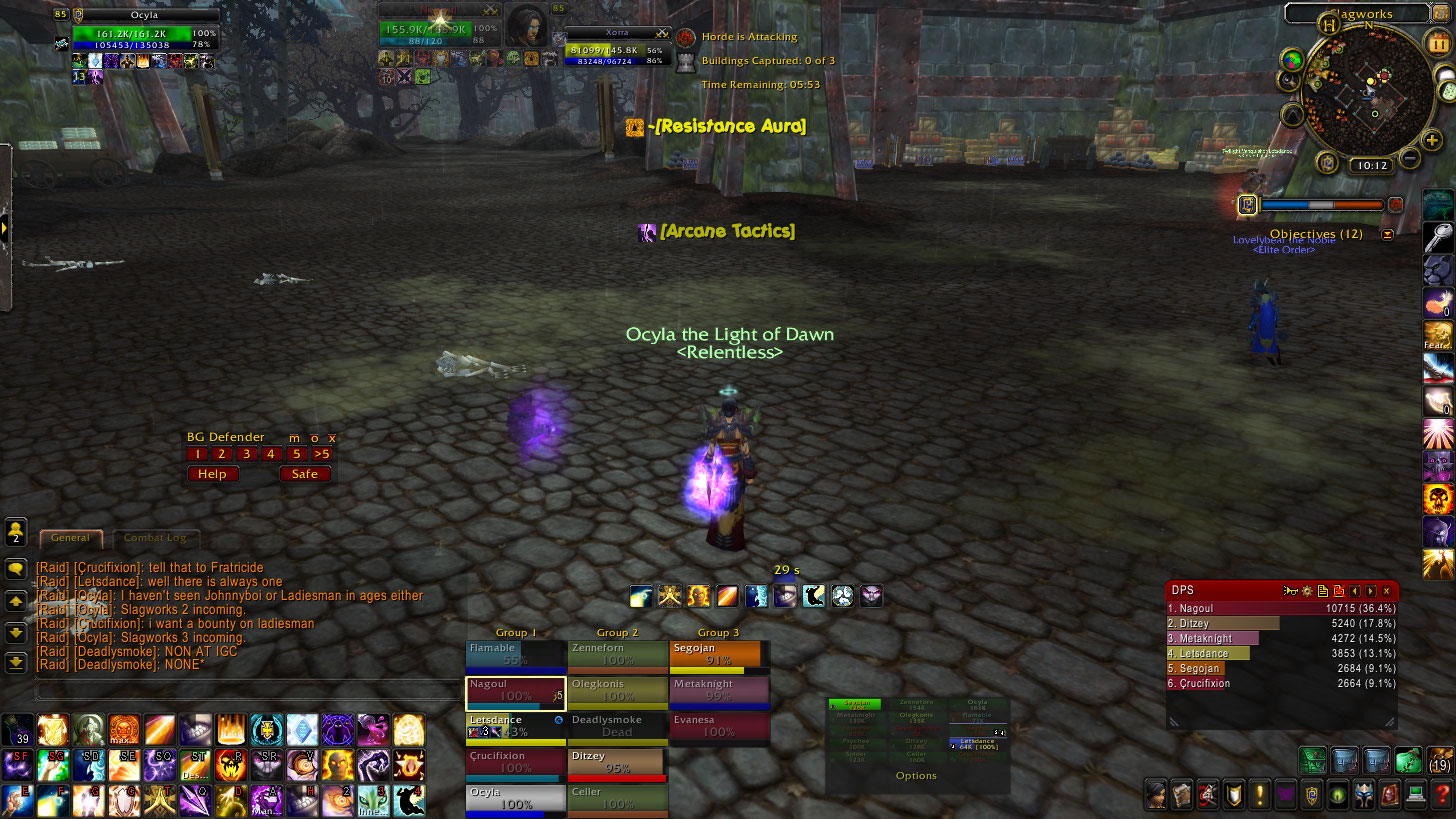
Task: Choose the >5 incoming count button
Action: (321, 454)
